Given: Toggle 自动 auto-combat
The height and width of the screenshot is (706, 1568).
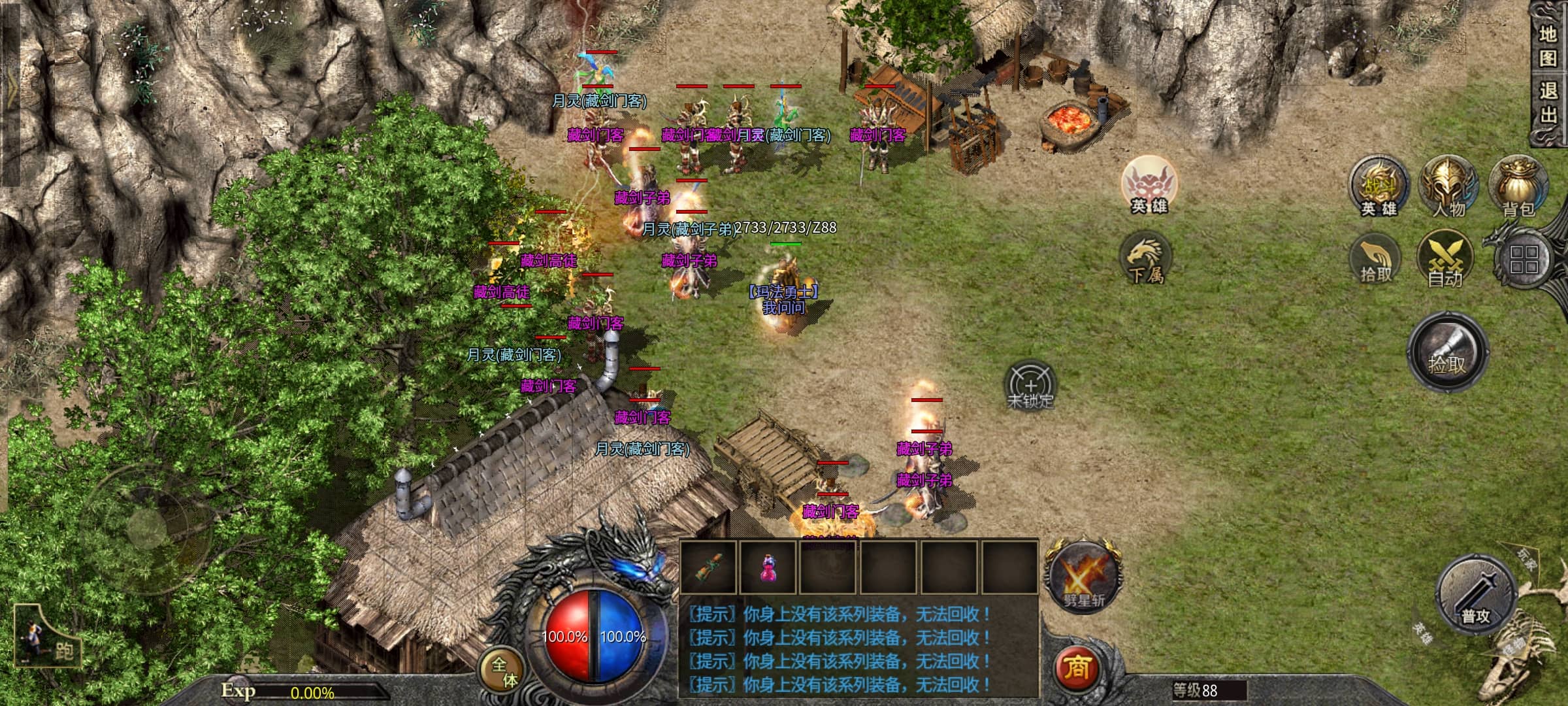Looking at the screenshot, I should coord(1445,260).
